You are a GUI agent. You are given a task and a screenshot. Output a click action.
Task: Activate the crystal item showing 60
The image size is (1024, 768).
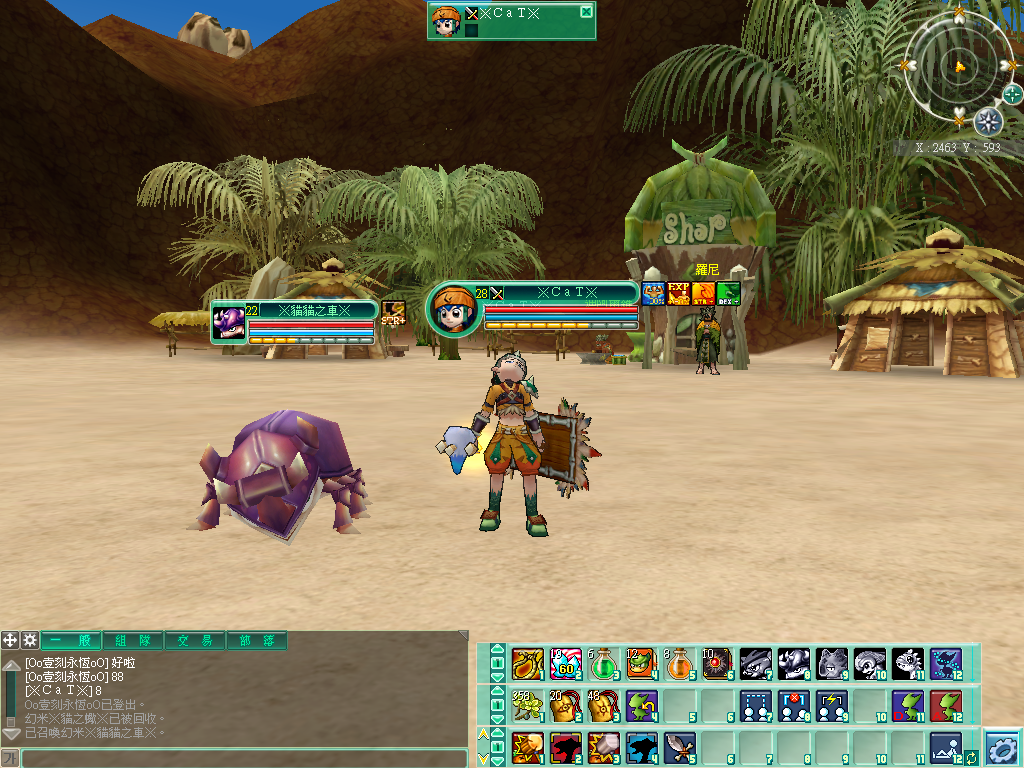tap(565, 664)
